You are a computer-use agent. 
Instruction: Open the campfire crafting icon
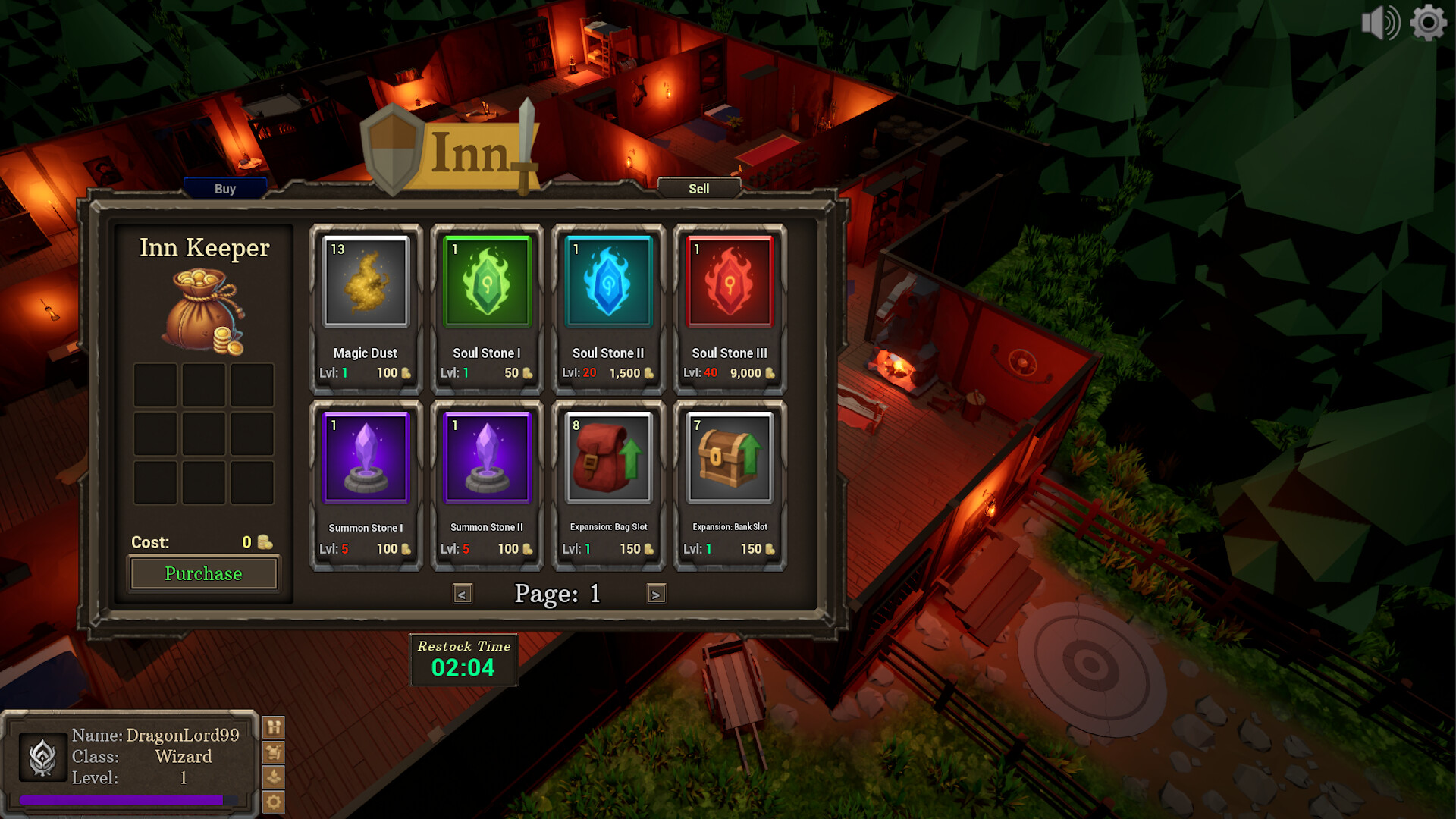coord(273,776)
